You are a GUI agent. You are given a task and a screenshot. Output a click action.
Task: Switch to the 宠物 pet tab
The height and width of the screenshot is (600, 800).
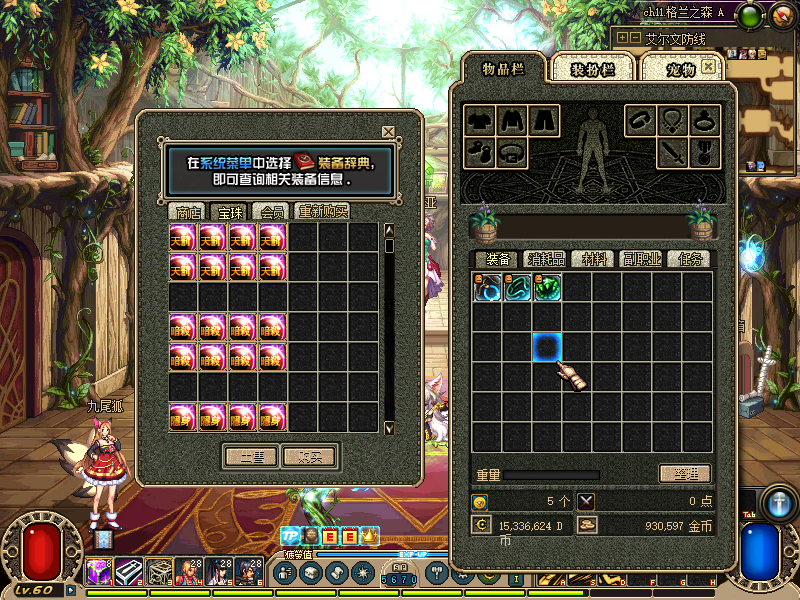pyautogui.click(x=680, y=69)
